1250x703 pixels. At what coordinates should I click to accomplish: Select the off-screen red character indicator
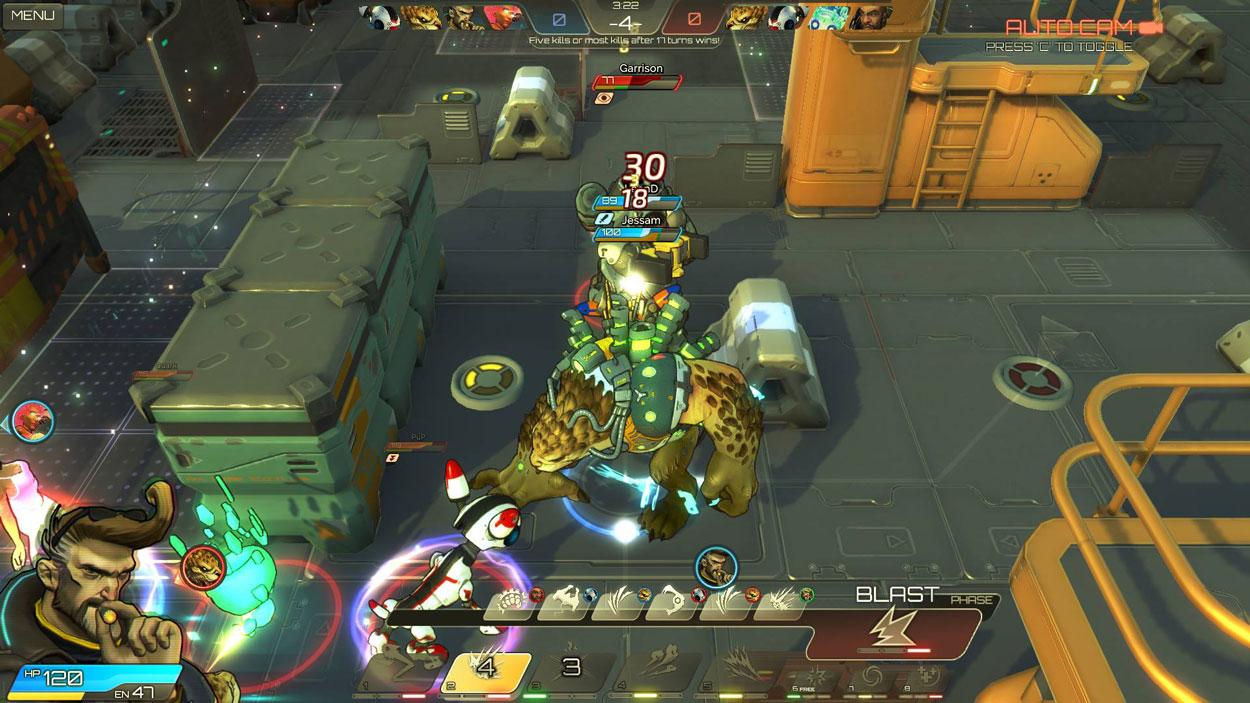(33, 420)
